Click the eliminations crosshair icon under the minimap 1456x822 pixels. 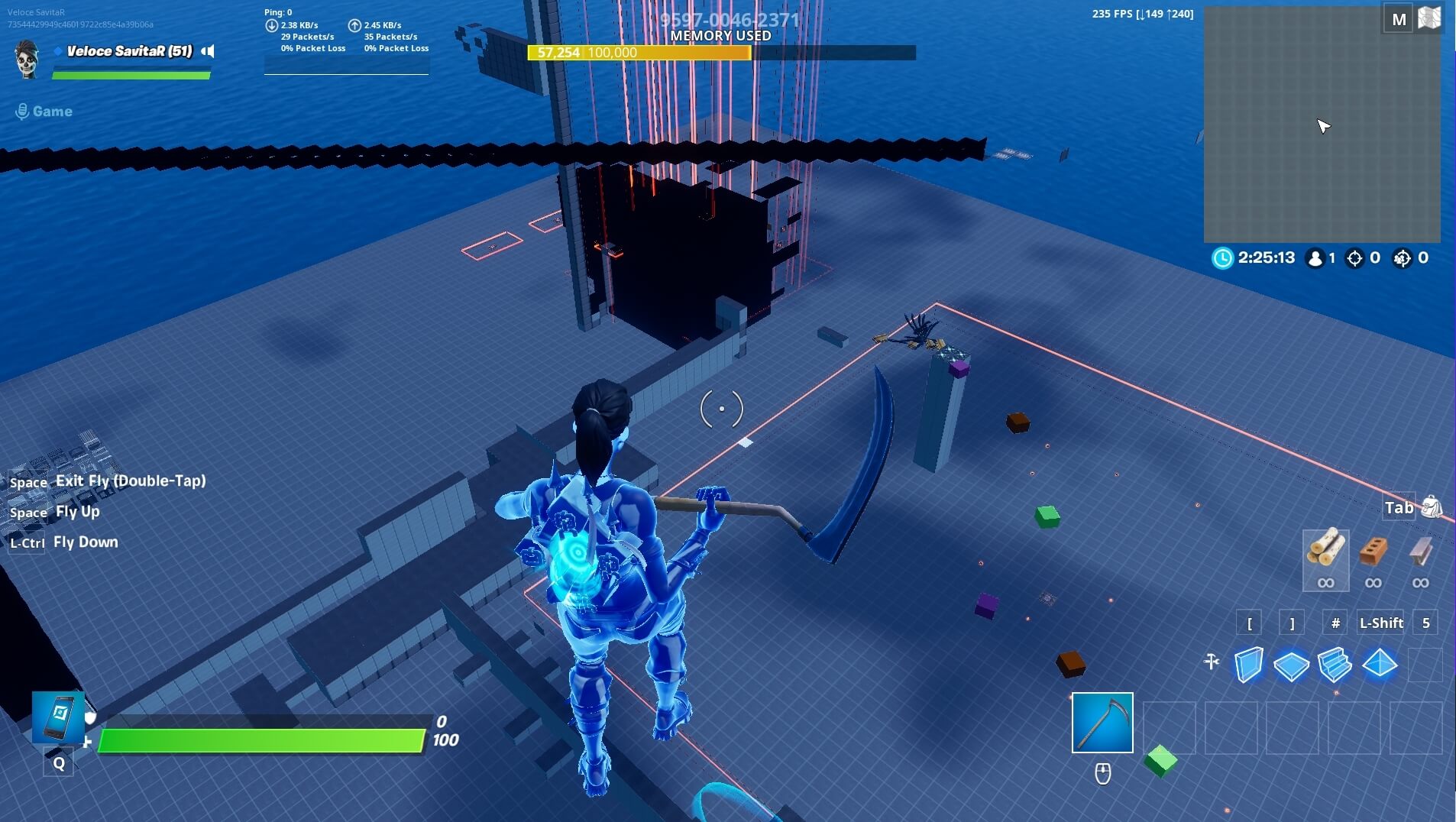point(1356,258)
